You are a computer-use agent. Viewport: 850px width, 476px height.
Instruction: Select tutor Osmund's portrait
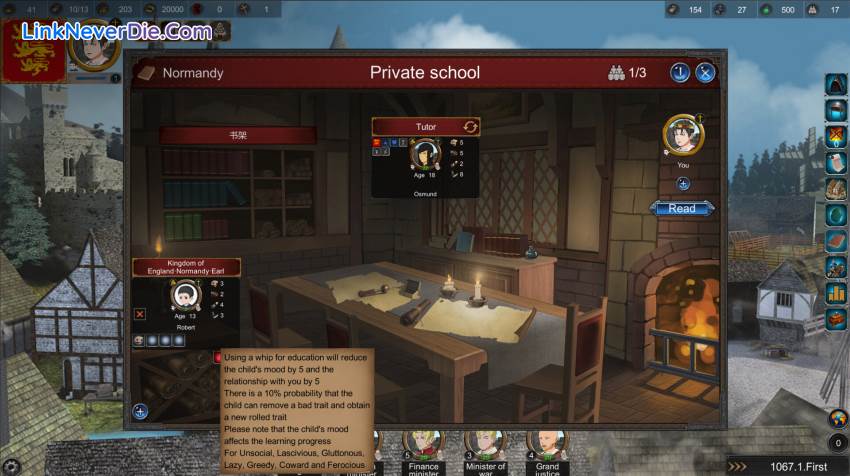click(427, 155)
